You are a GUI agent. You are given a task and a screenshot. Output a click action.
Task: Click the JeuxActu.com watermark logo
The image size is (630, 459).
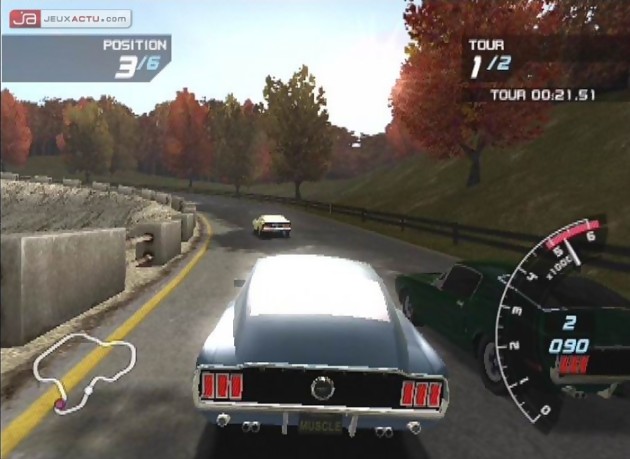(70, 18)
